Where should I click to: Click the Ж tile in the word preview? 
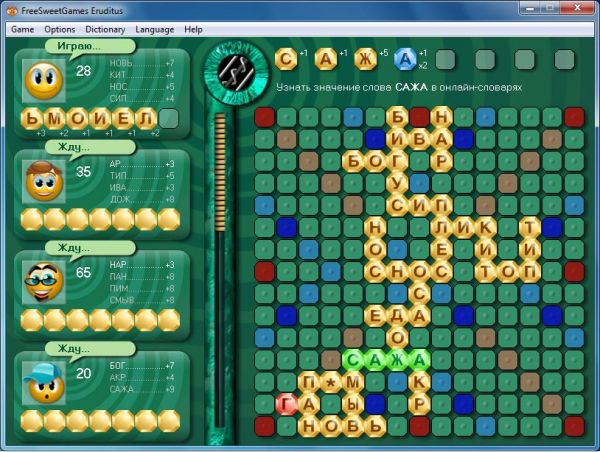coord(366,60)
